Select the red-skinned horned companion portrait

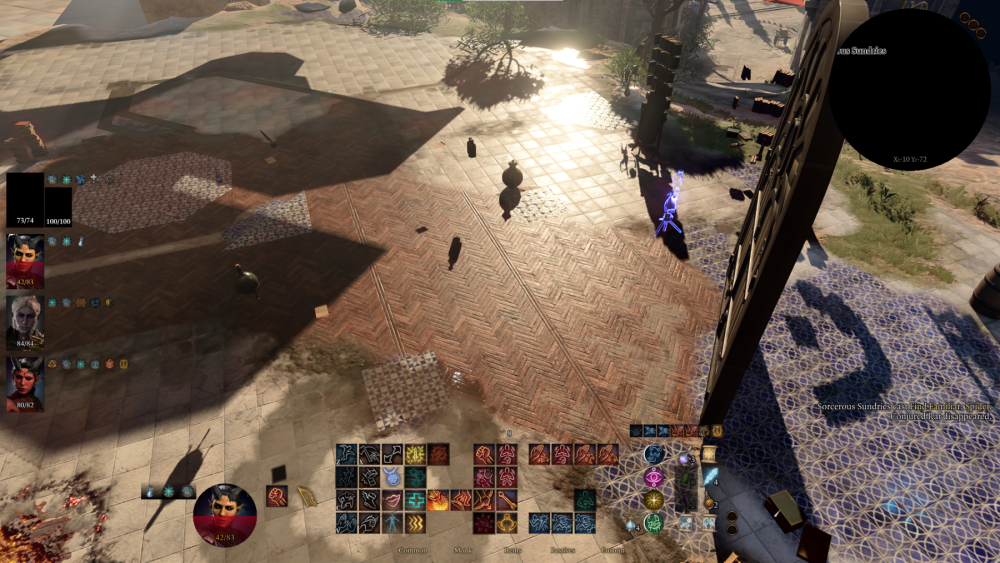coord(25,383)
